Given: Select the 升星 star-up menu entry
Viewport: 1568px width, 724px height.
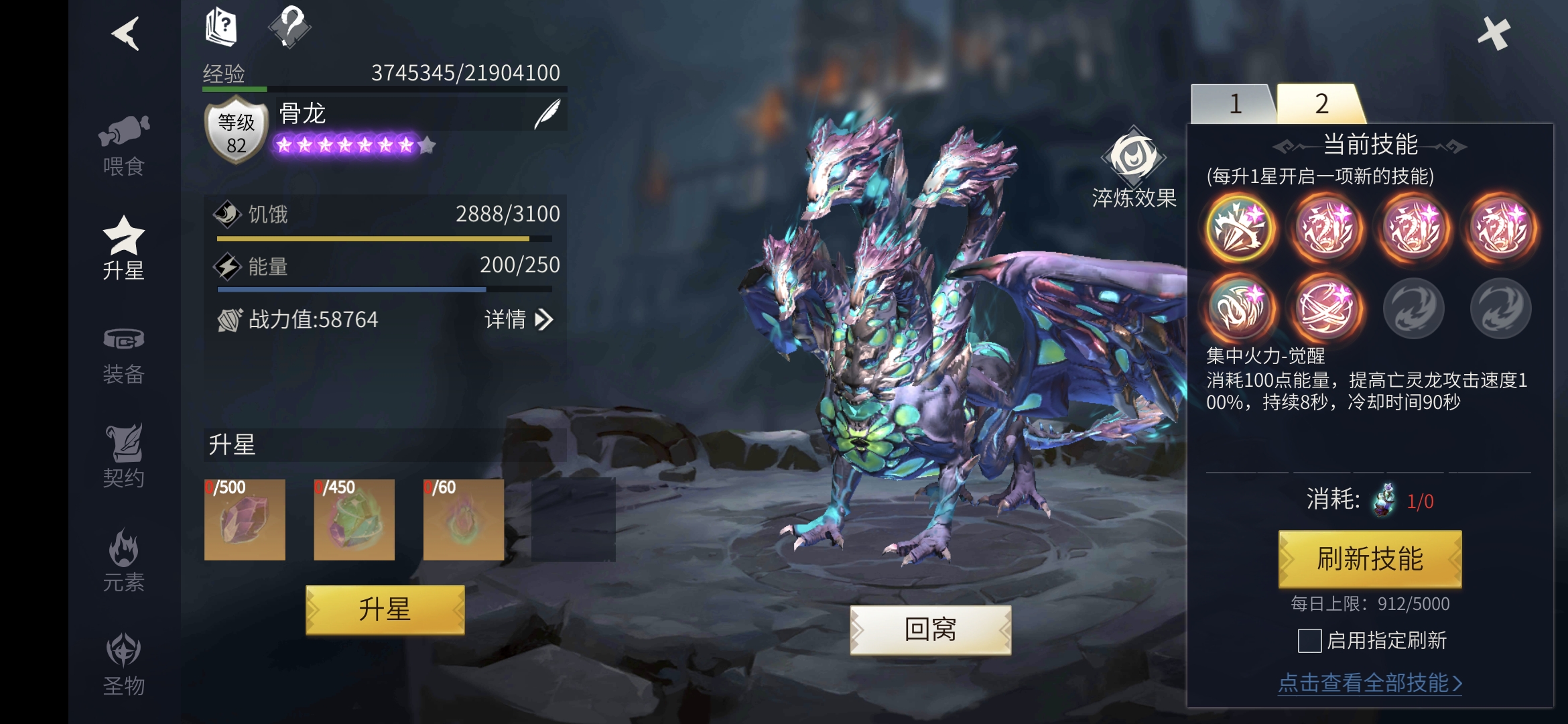Looking at the screenshot, I should [124, 249].
